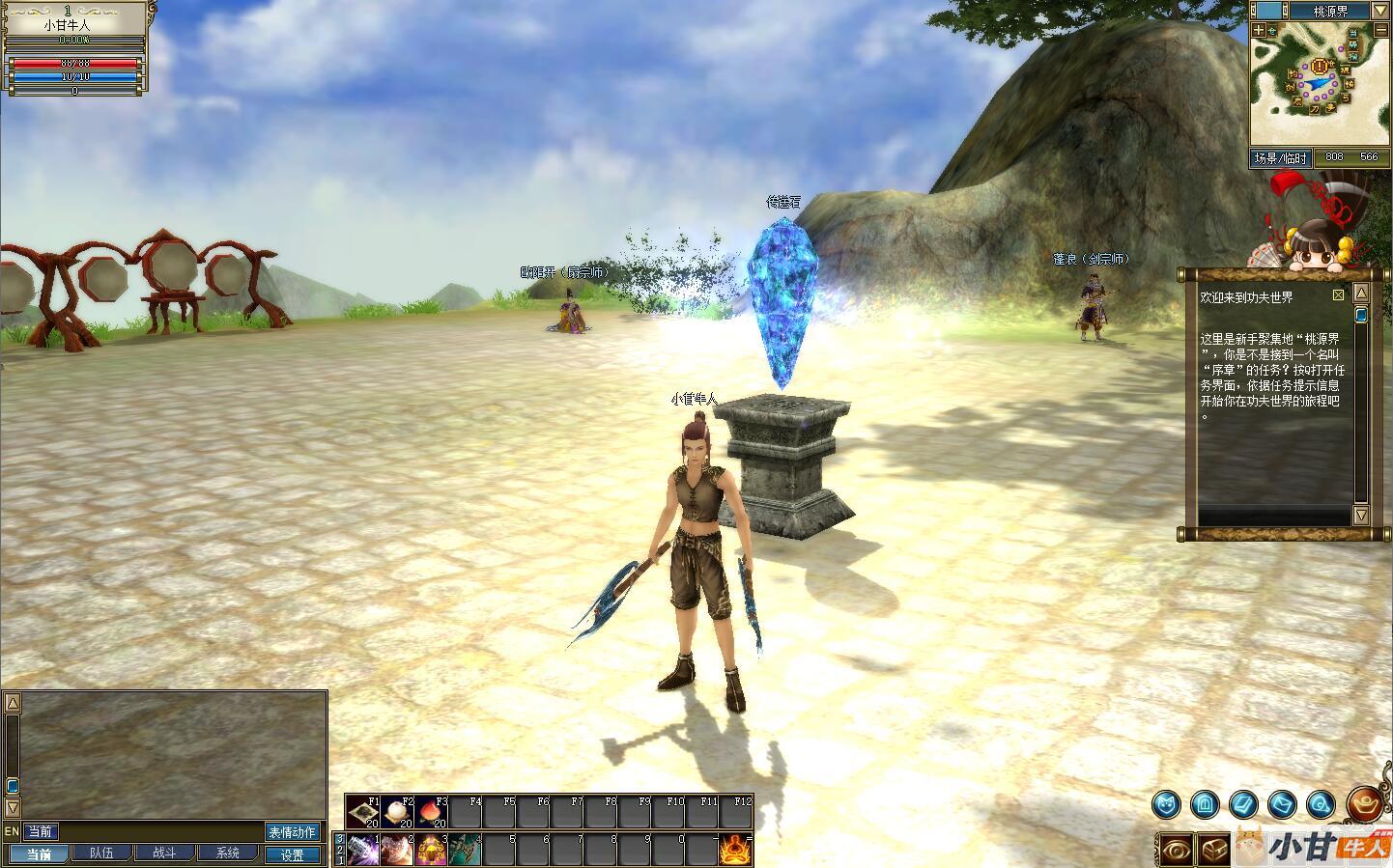The height and width of the screenshot is (868, 1393).
Task: Open the 系统 chat tab
Action: pos(228,854)
